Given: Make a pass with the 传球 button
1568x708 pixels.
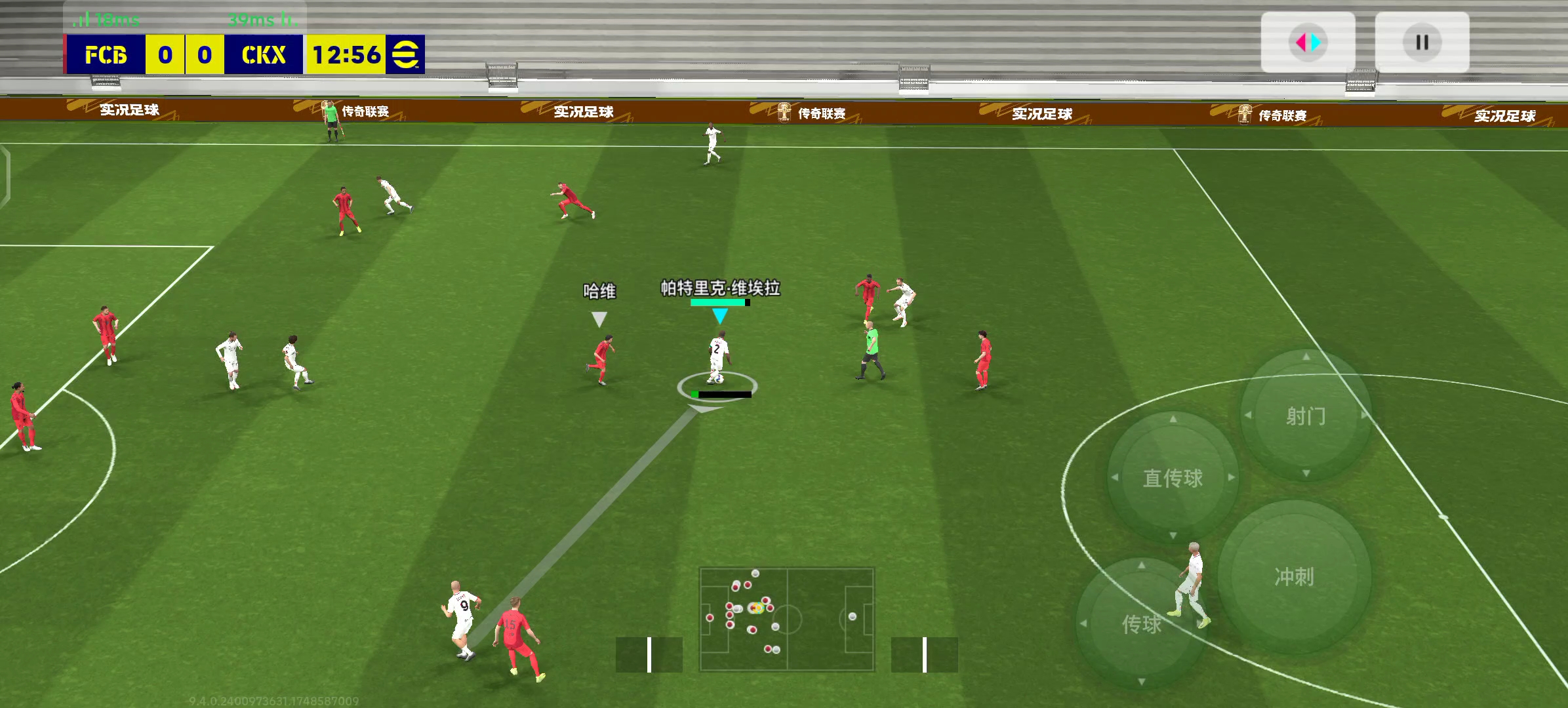Looking at the screenshot, I should [x=1141, y=623].
